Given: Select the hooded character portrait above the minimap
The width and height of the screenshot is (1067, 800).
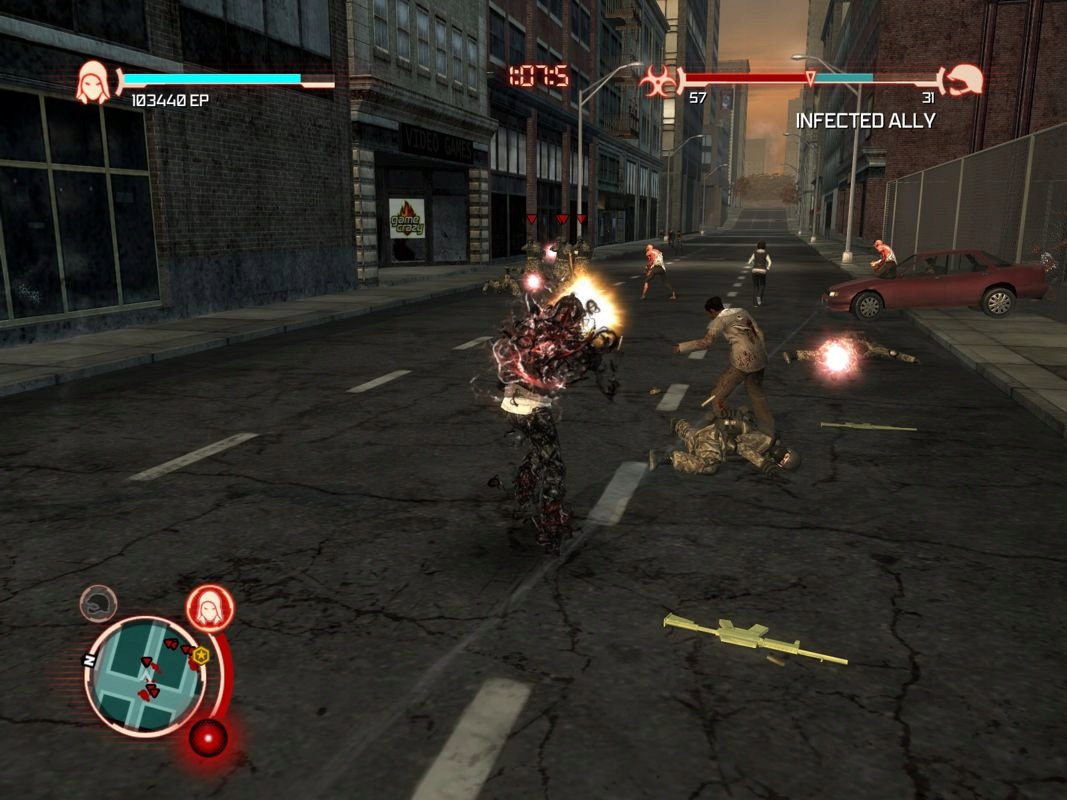Looking at the screenshot, I should pyautogui.click(x=210, y=607).
